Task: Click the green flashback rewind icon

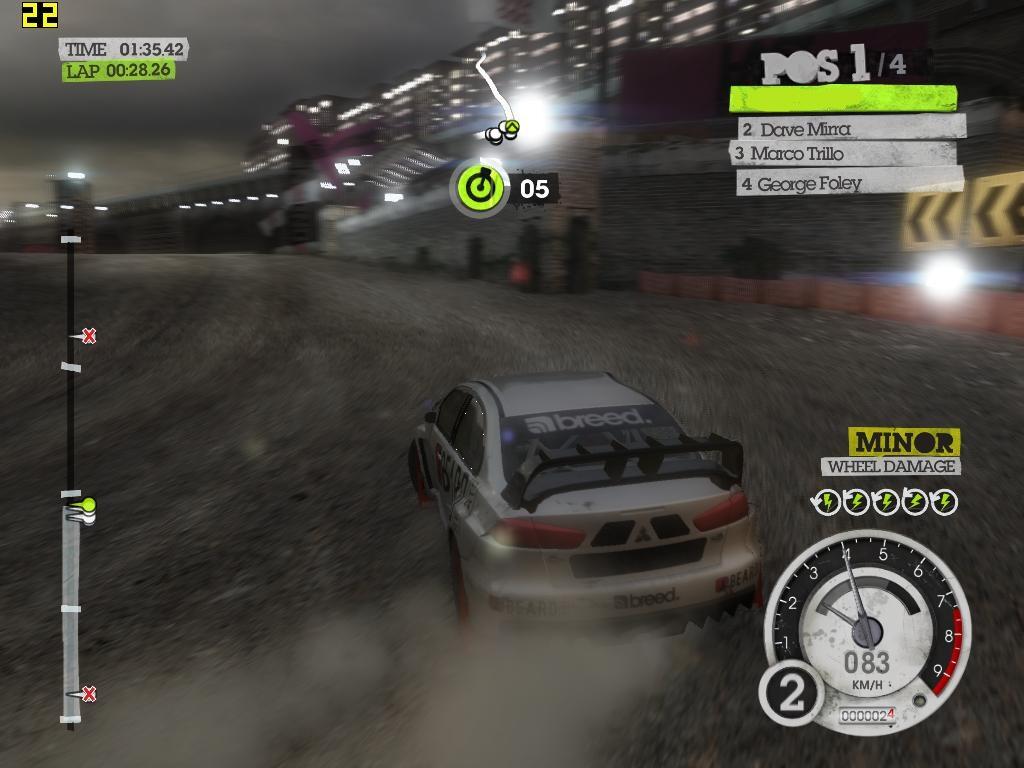Action: coord(481,188)
